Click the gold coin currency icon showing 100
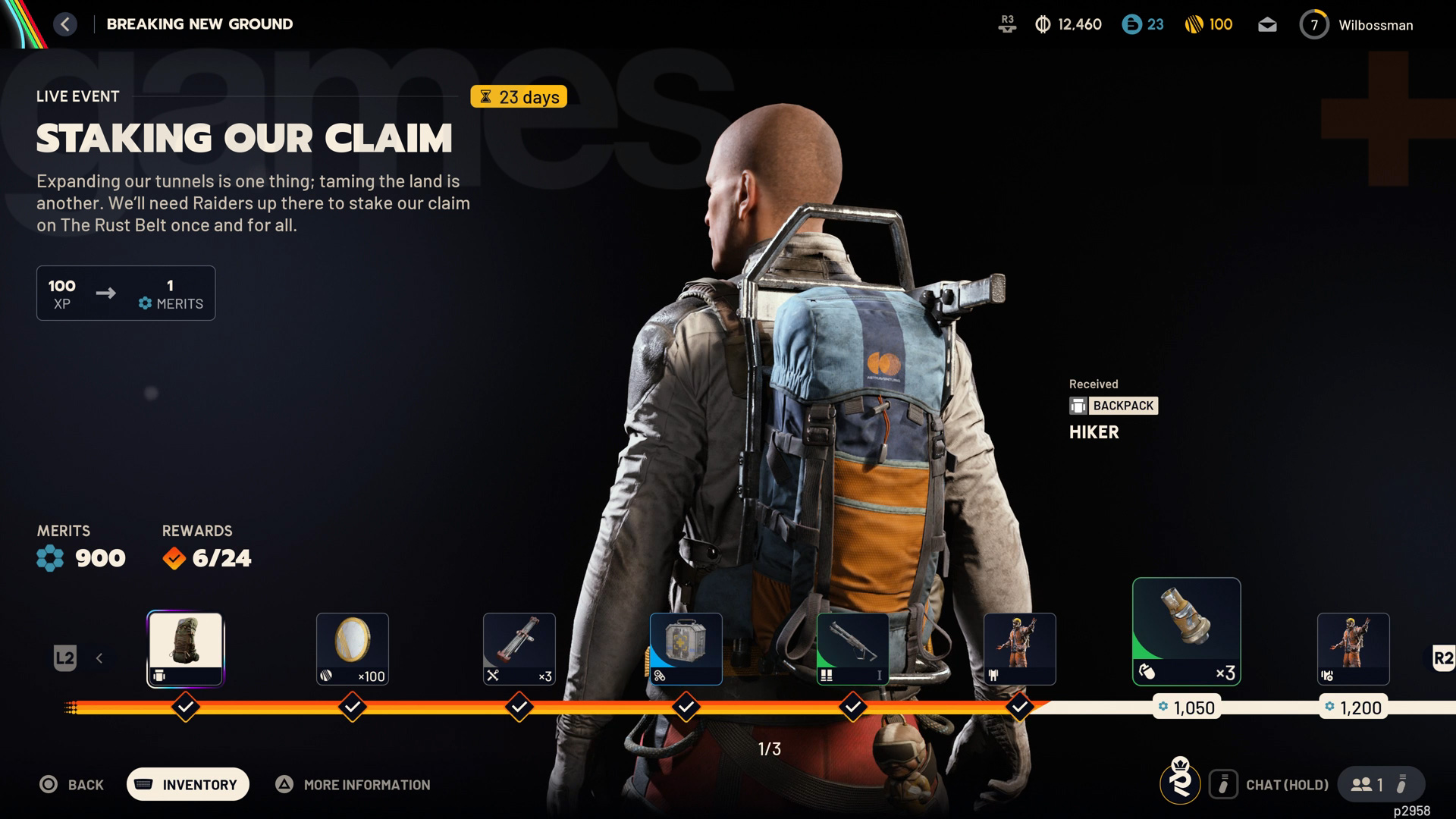Screen dimensions: 1456x819 click(x=1197, y=24)
